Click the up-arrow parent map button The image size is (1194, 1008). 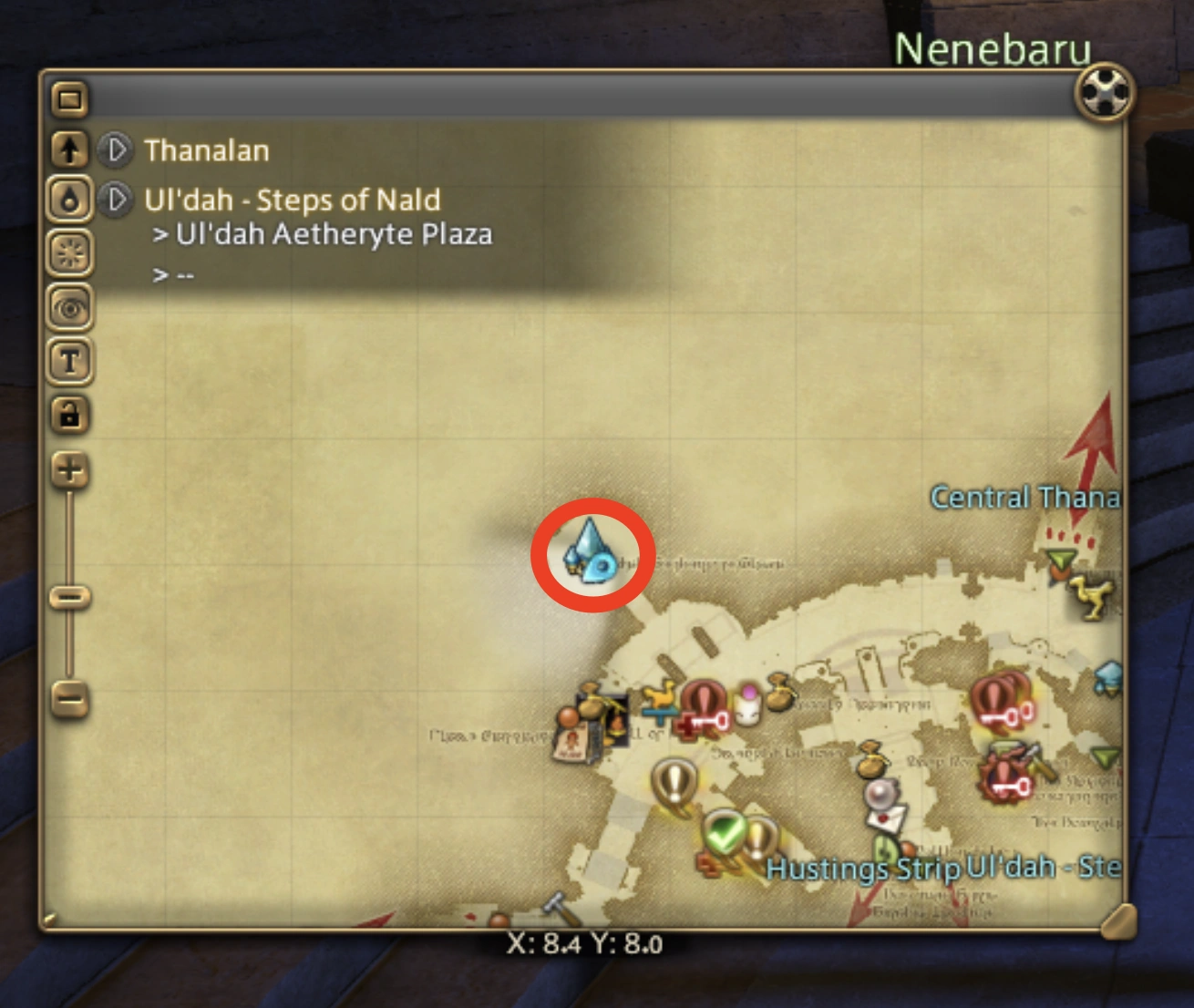click(x=70, y=149)
